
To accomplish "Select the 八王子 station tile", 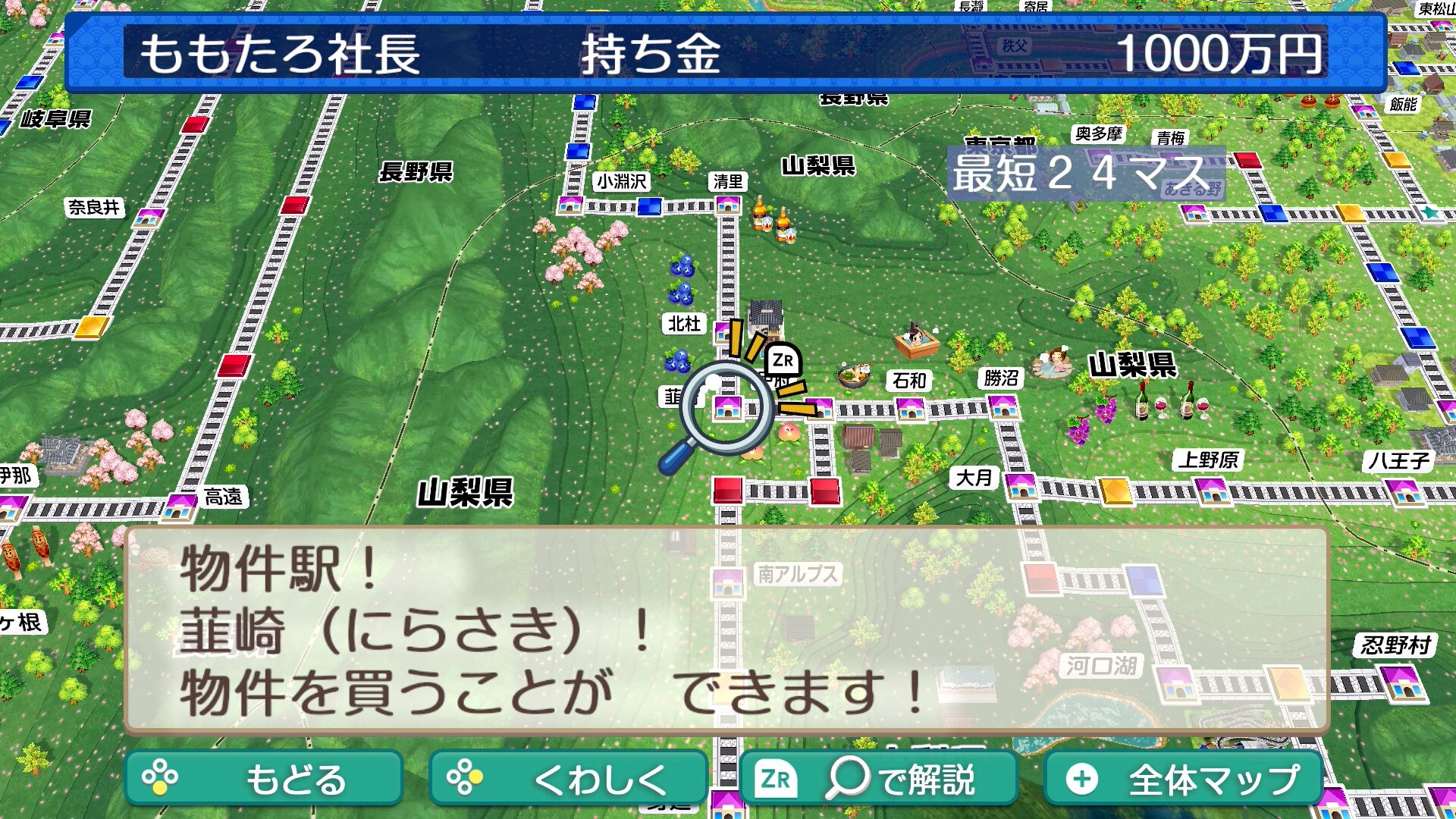I will pyautogui.click(x=1404, y=491).
